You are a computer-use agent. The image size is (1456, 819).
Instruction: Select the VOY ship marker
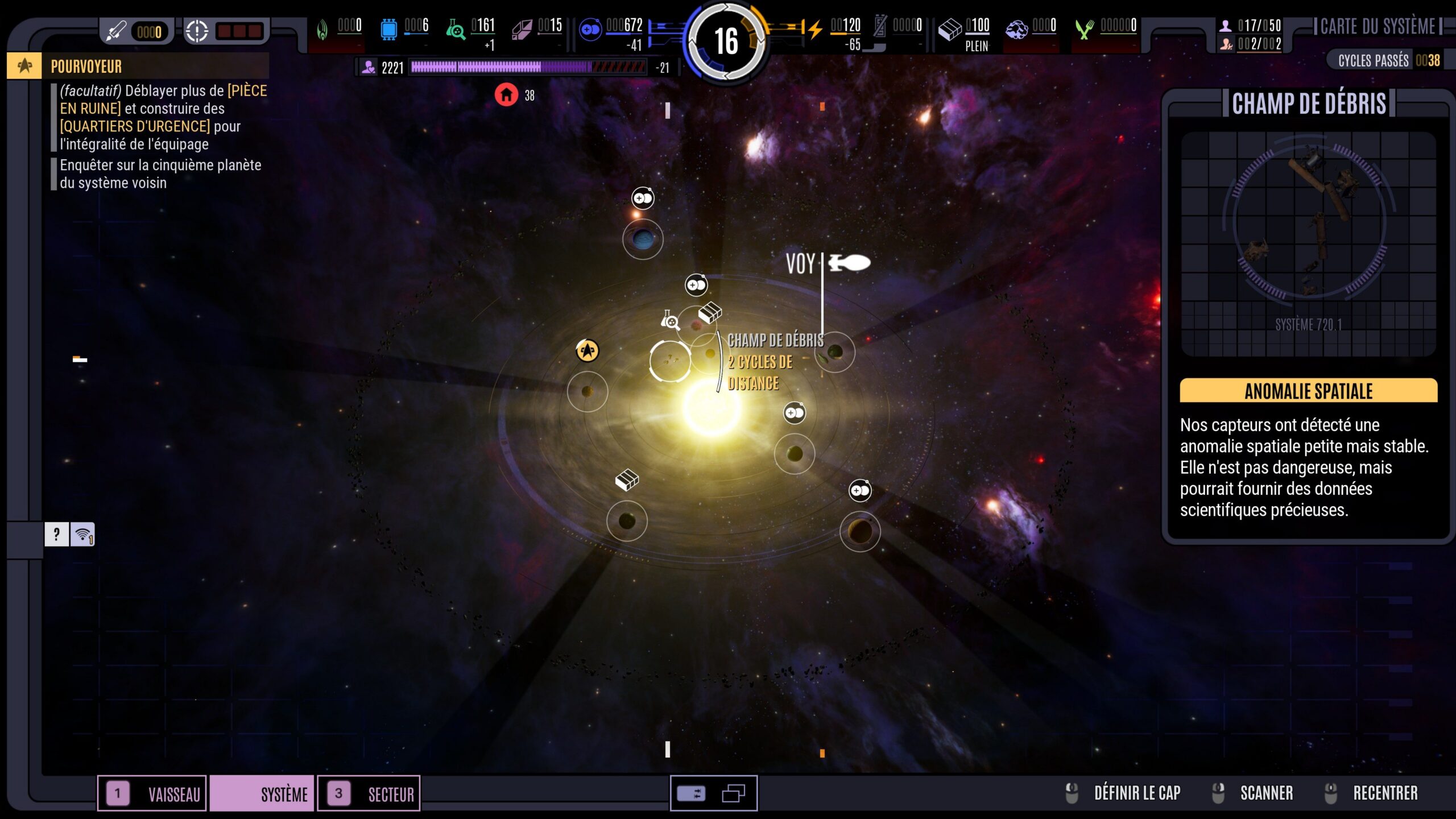[x=849, y=263]
